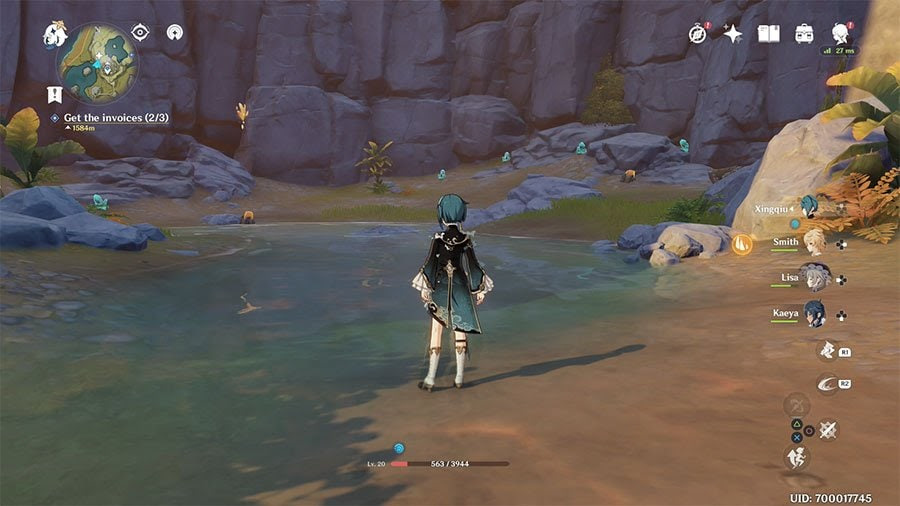Open the character profile head icon
Viewport: 900px width, 506px height.
pyautogui.click(x=840, y=34)
